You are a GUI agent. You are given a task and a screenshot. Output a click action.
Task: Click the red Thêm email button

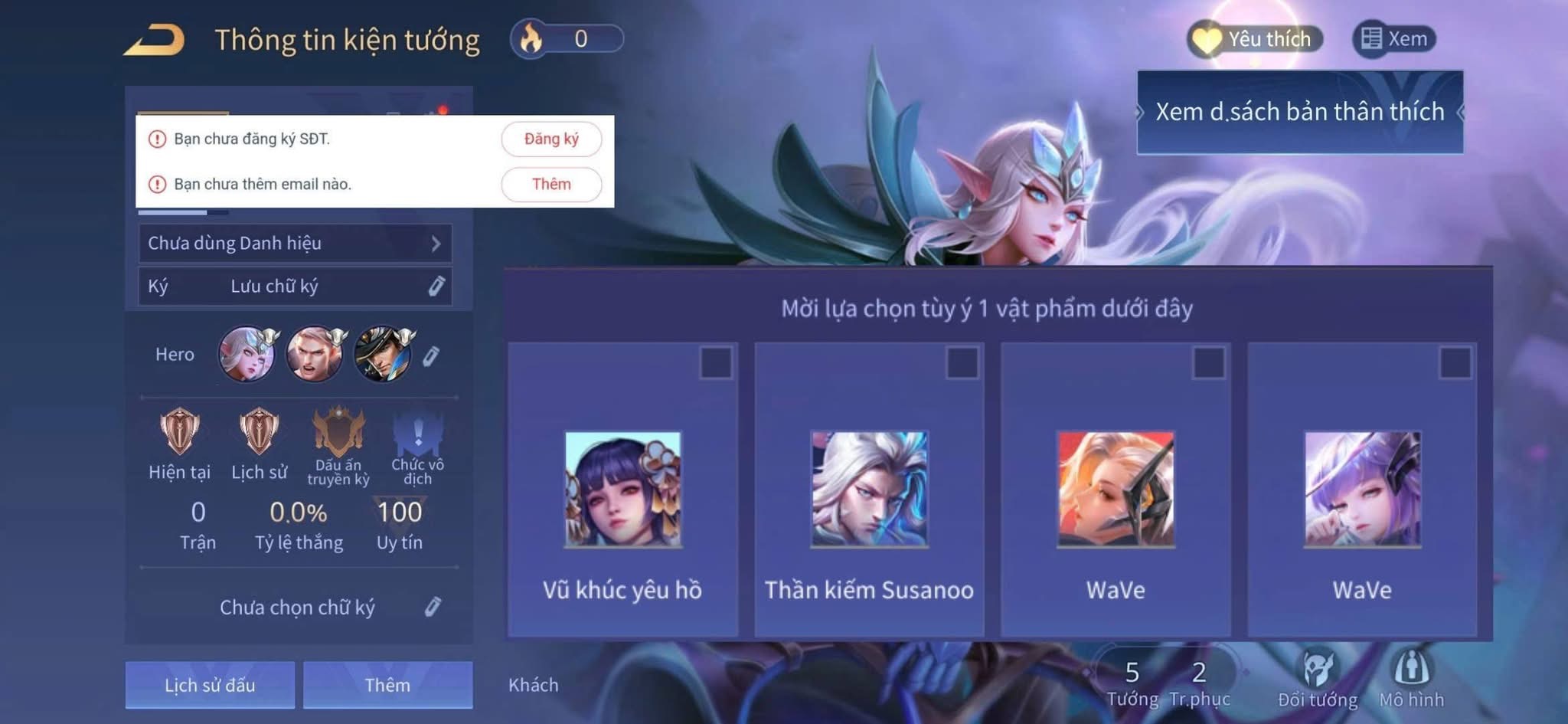point(551,185)
